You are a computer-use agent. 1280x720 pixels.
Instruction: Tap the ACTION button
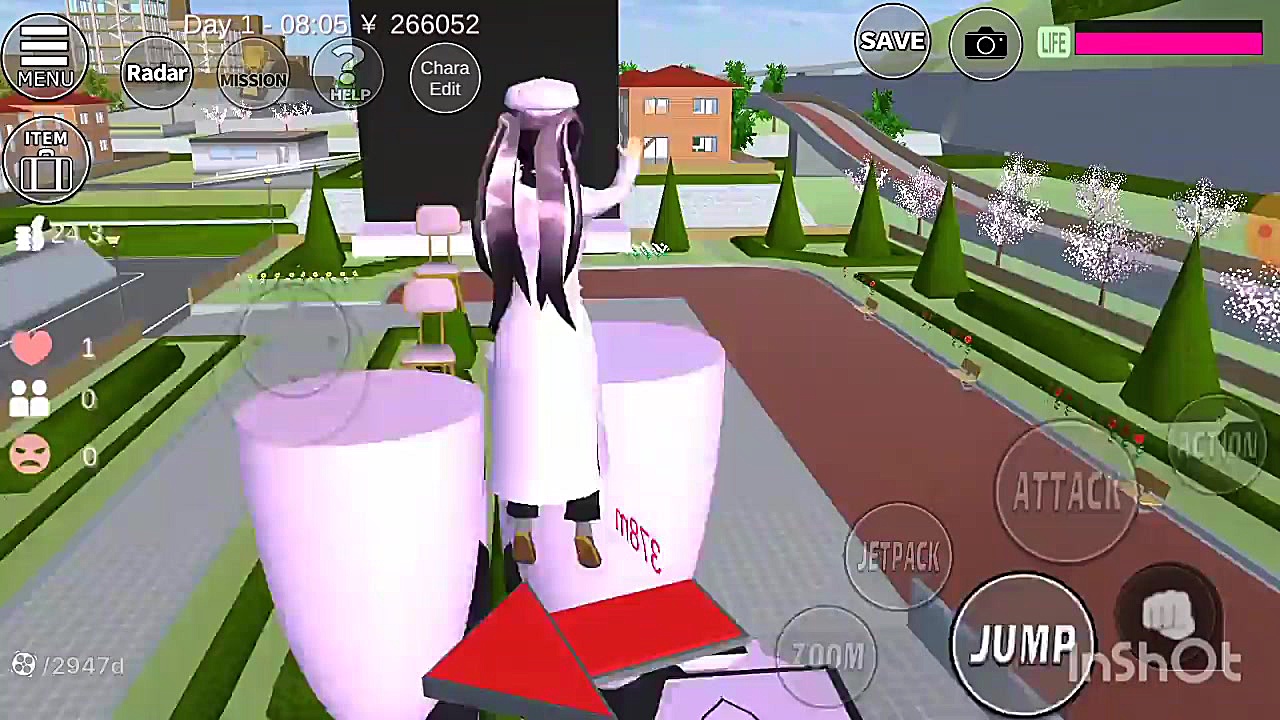point(1216,446)
